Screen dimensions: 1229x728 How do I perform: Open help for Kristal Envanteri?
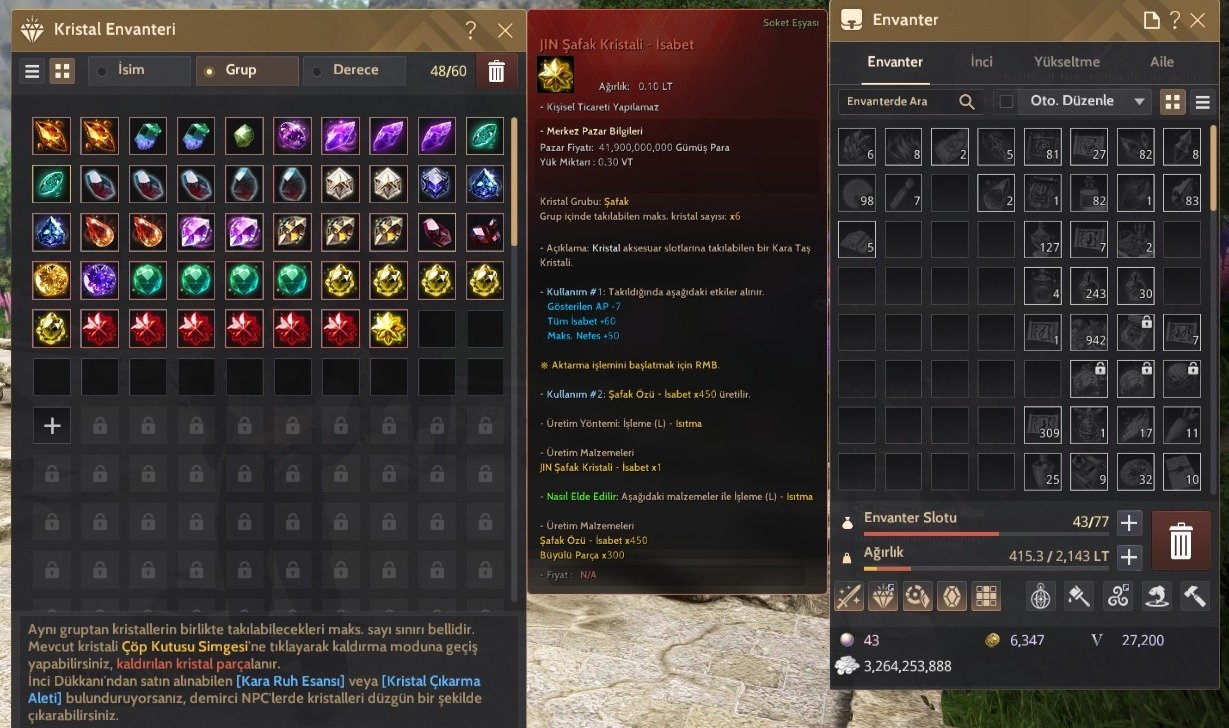[x=471, y=30]
